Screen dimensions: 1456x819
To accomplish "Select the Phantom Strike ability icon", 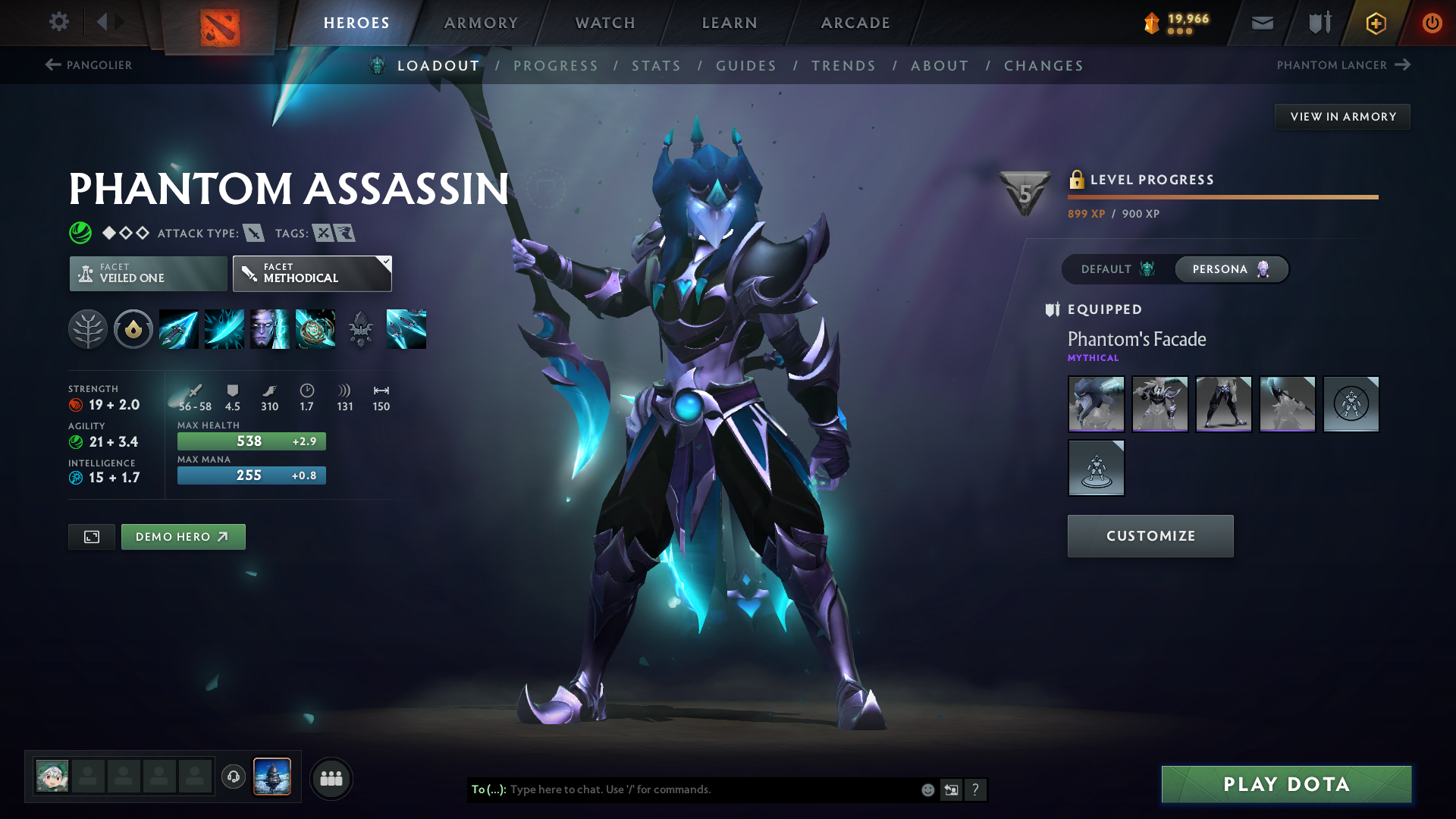I will pos(224,328).
